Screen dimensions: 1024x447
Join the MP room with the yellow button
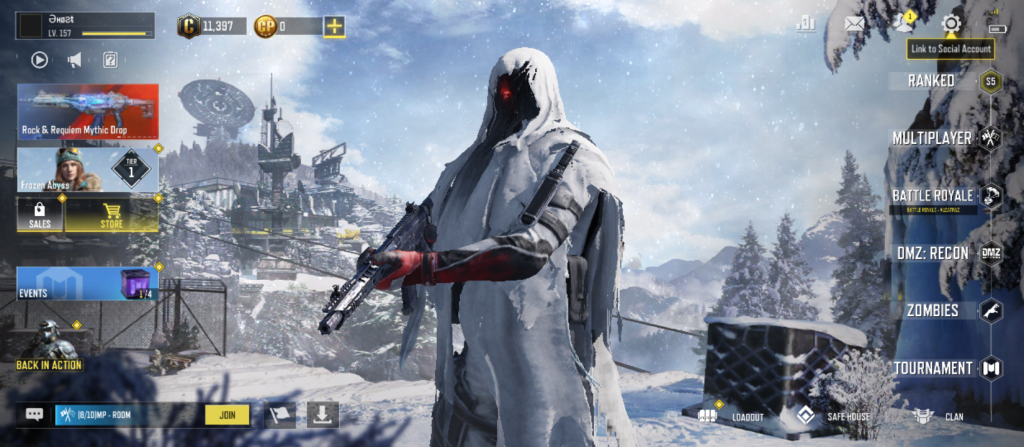tap(227, 414)
